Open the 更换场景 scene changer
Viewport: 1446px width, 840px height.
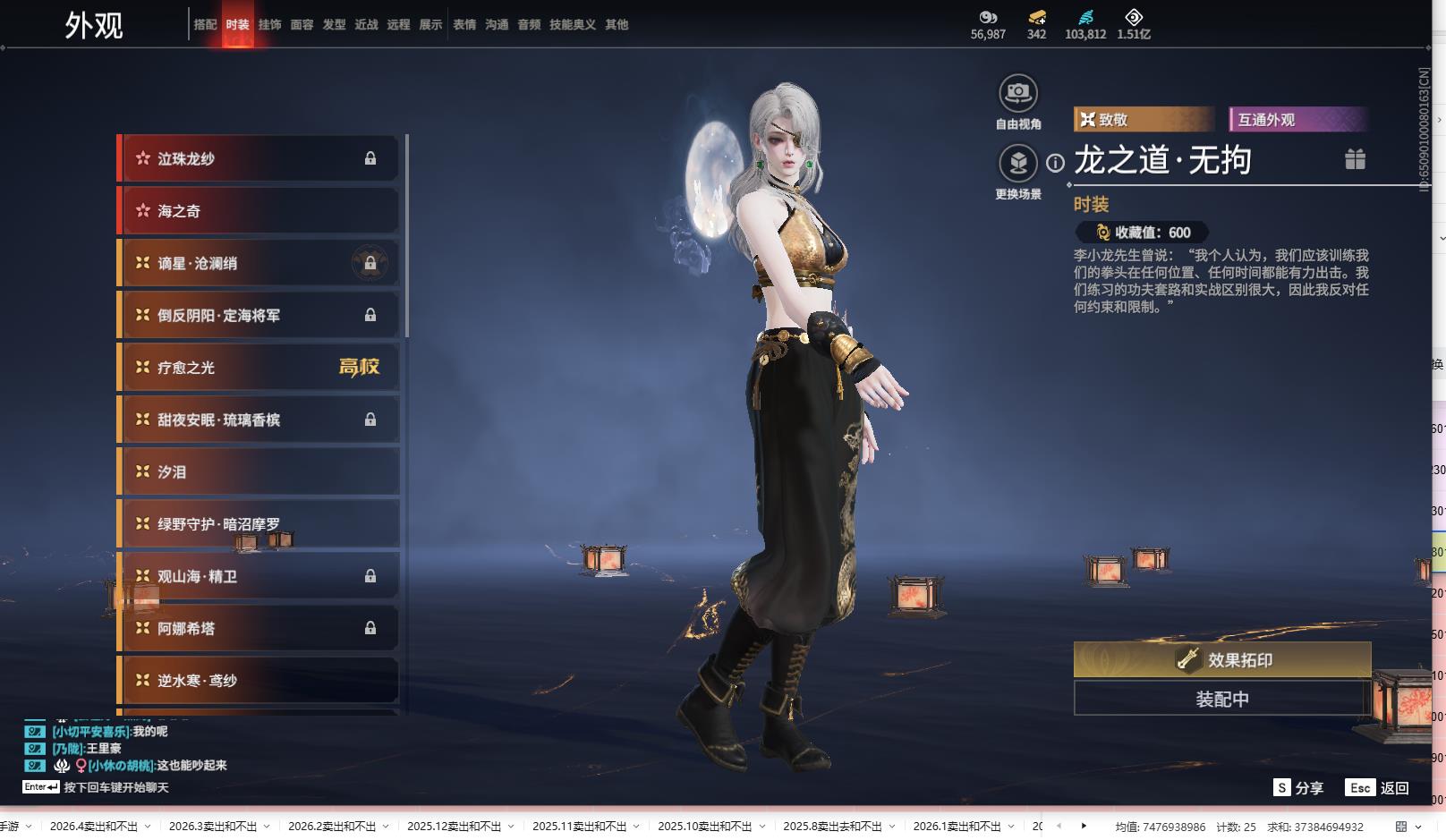pyautogui.click(x=1018, y=163)
